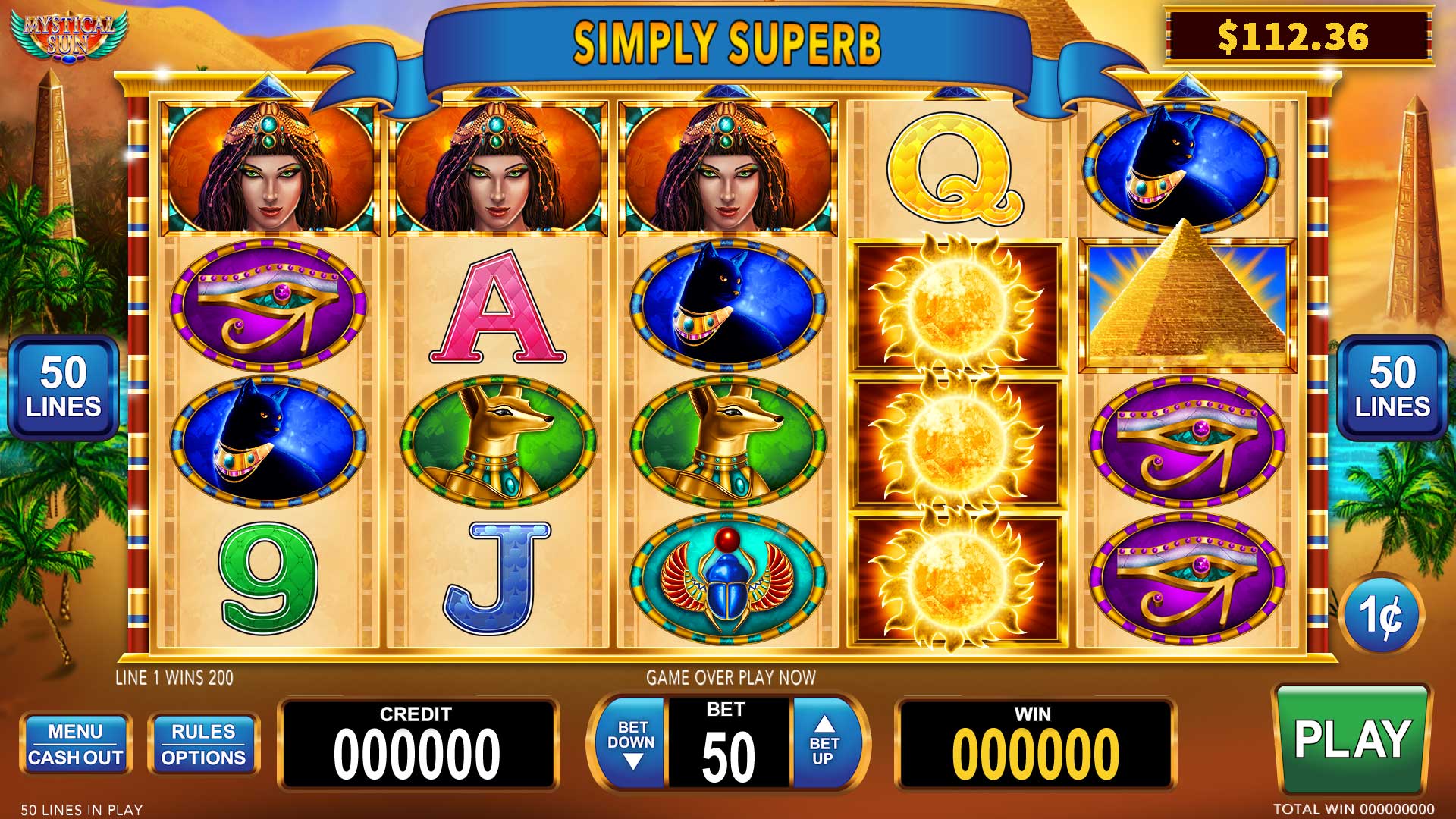The image size is (1456, 819).
Task: Select the right 50 Lines button
Action: [1392, 388]
